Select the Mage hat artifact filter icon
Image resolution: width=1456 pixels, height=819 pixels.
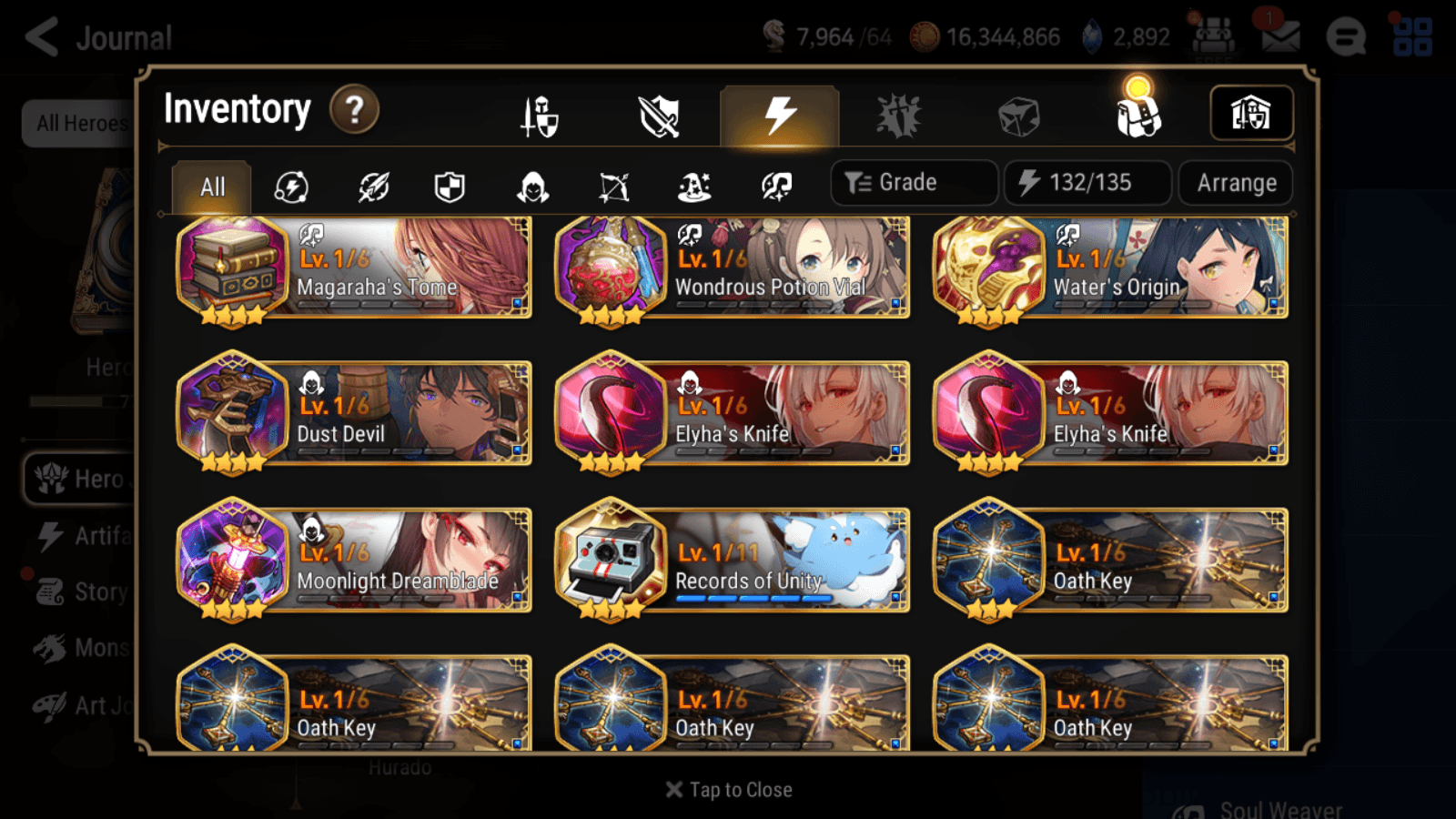[x=694, y=187]
